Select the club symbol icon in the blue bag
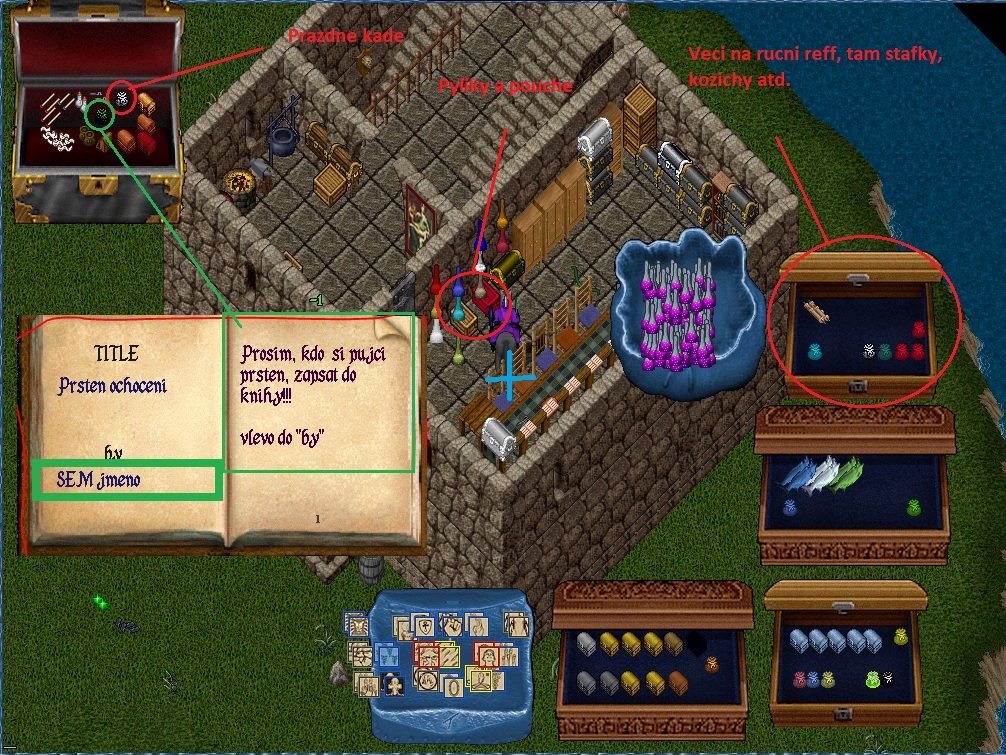Image resolution: width=1006 pixels, height=755 pixels. 394,686
